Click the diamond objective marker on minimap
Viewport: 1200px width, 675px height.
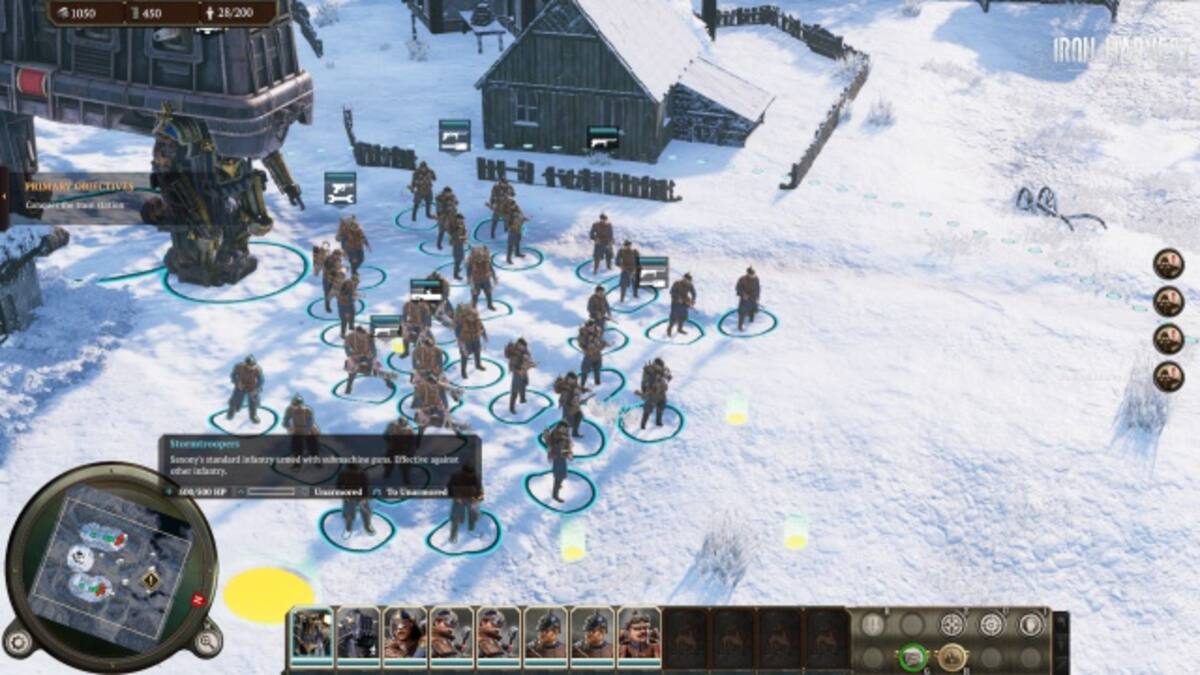[x=151, y=579]
